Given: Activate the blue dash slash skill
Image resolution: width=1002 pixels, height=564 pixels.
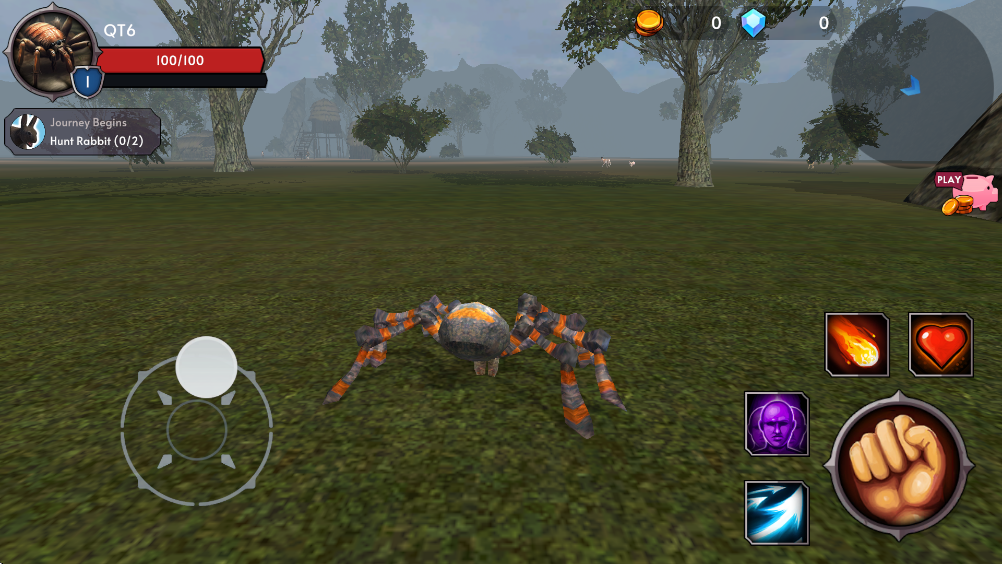Looking at the screenshot, I should tap(777, 512).
